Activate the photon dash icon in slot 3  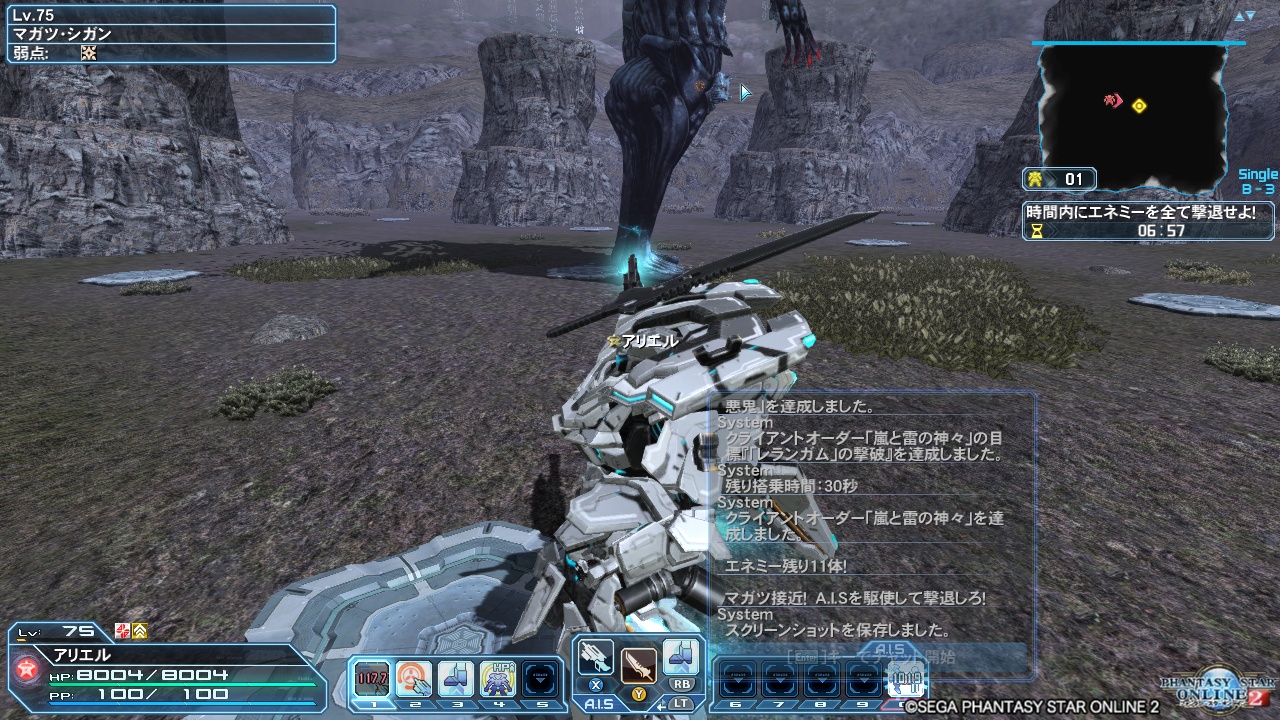(x=455, y=678)
